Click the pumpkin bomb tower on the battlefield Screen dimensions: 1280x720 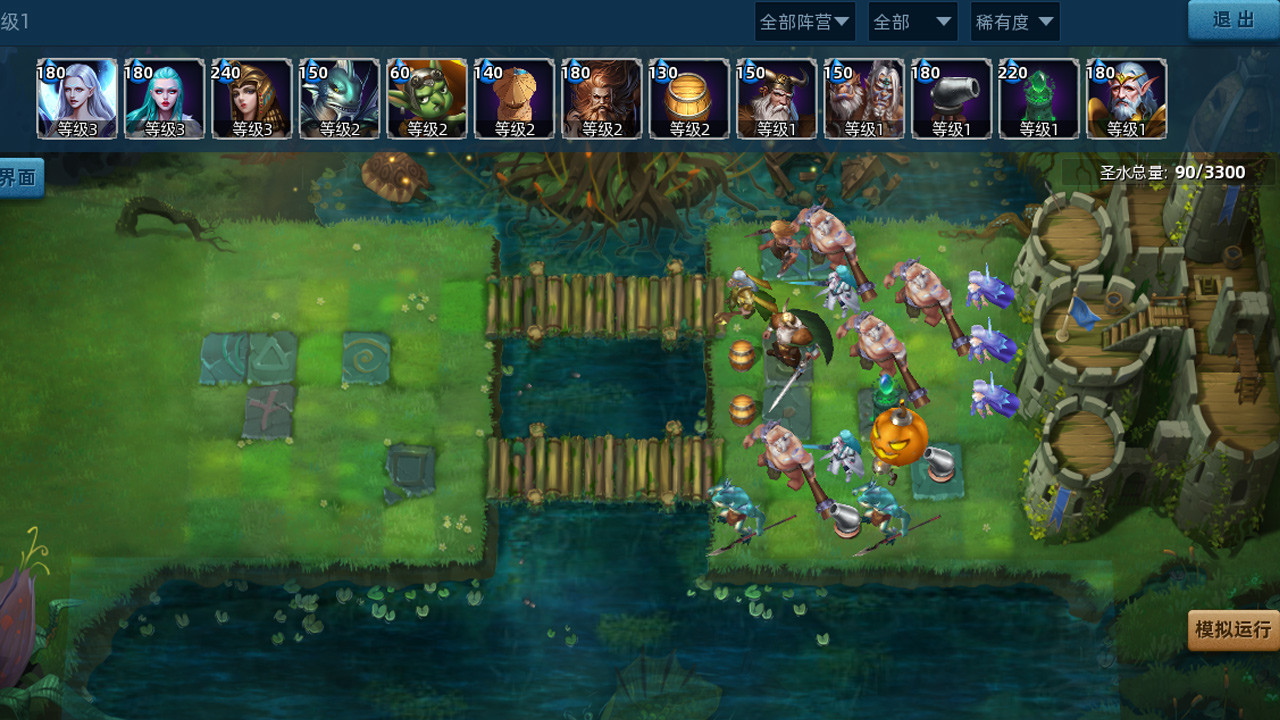(x=897, y=435)
